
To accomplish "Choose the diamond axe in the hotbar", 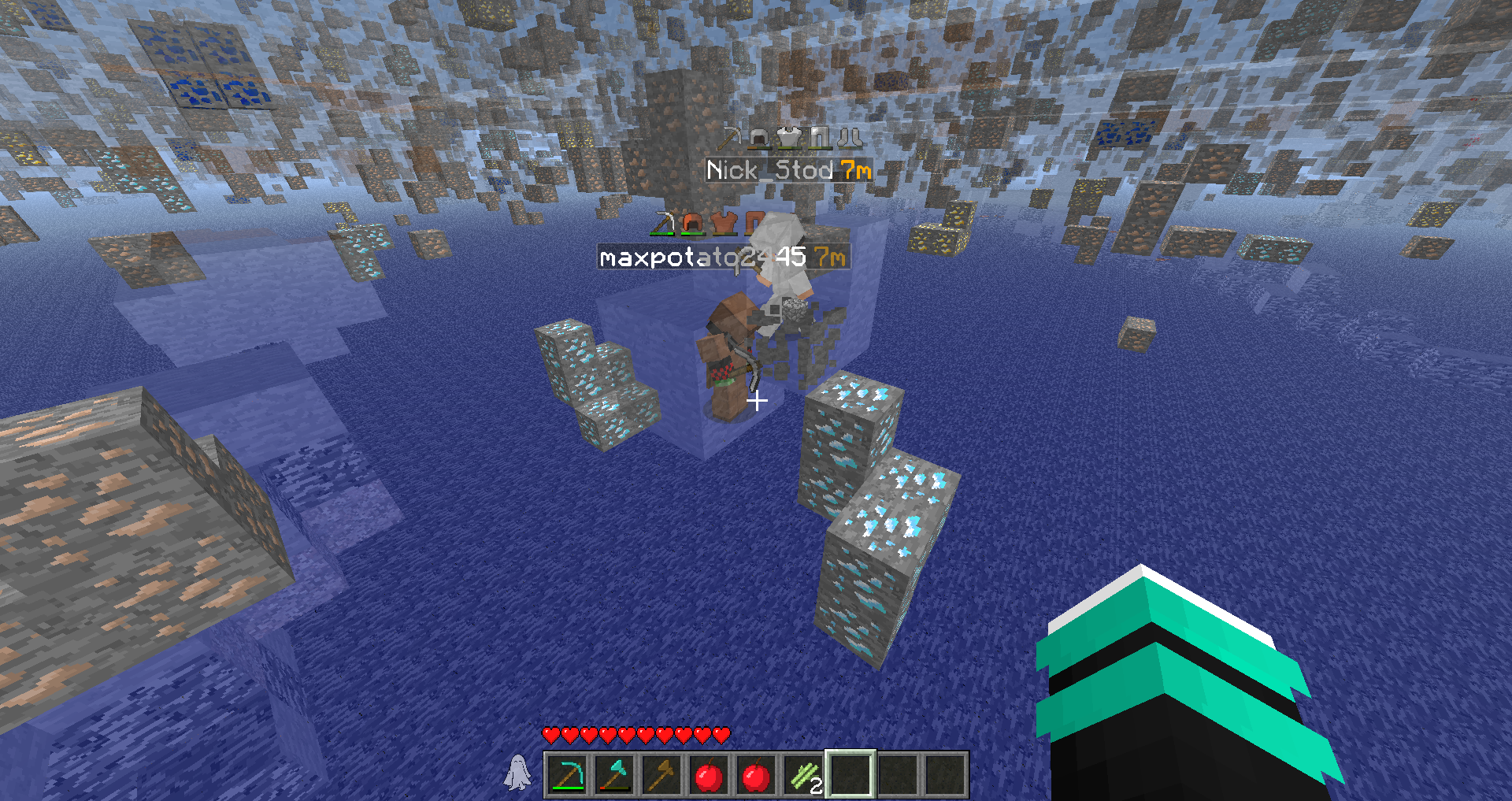I will coord(614,775).
